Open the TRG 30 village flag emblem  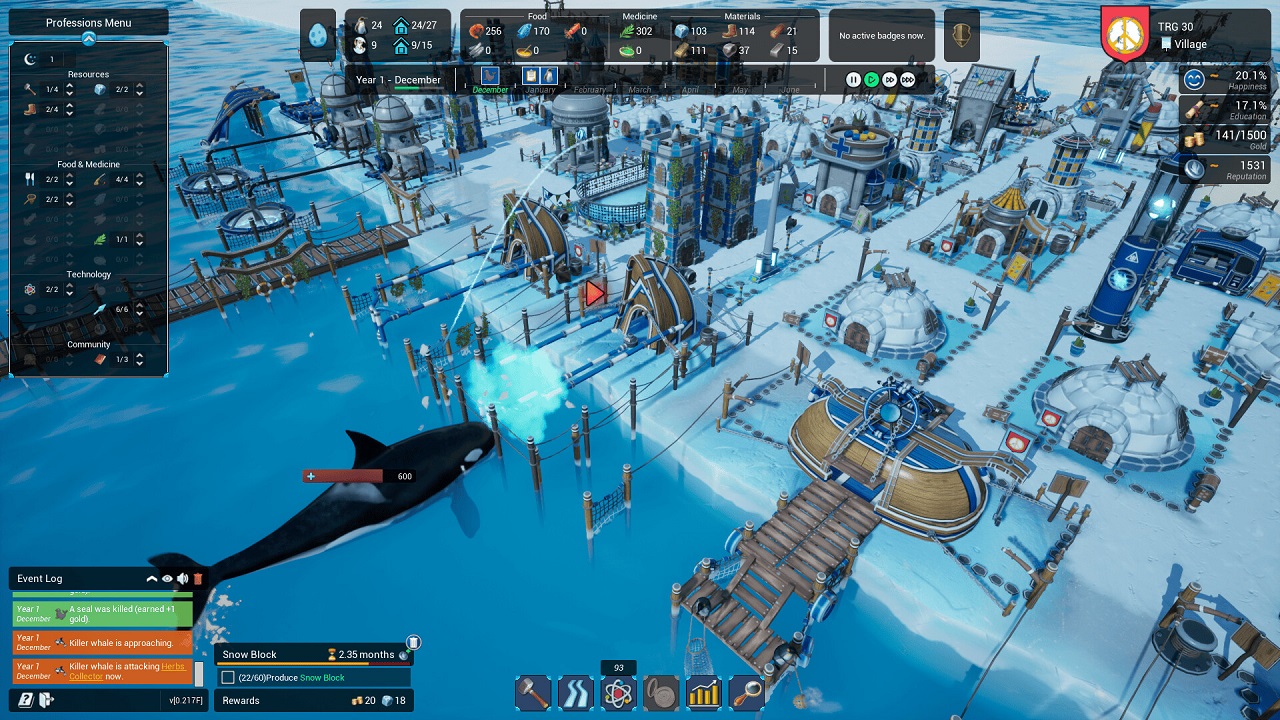tap(1124, 33)
